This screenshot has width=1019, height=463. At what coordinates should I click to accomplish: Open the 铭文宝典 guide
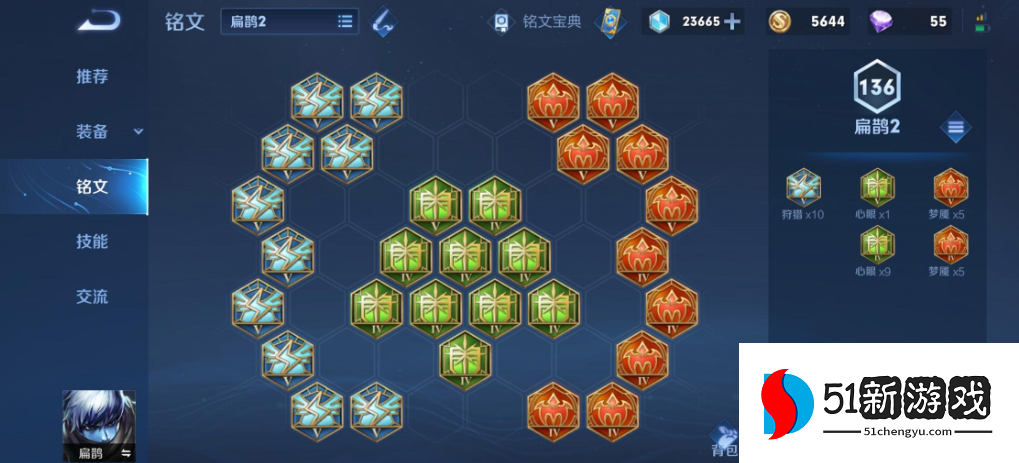click(540, 21)
